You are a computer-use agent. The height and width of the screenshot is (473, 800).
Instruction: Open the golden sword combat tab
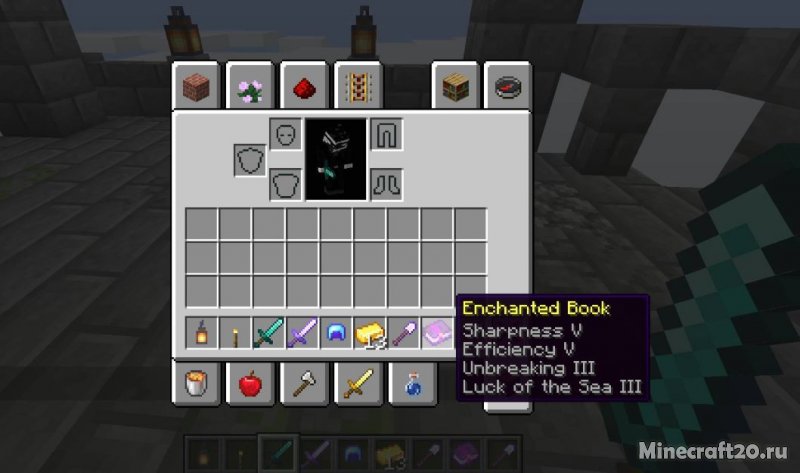(x=357, y=382)
